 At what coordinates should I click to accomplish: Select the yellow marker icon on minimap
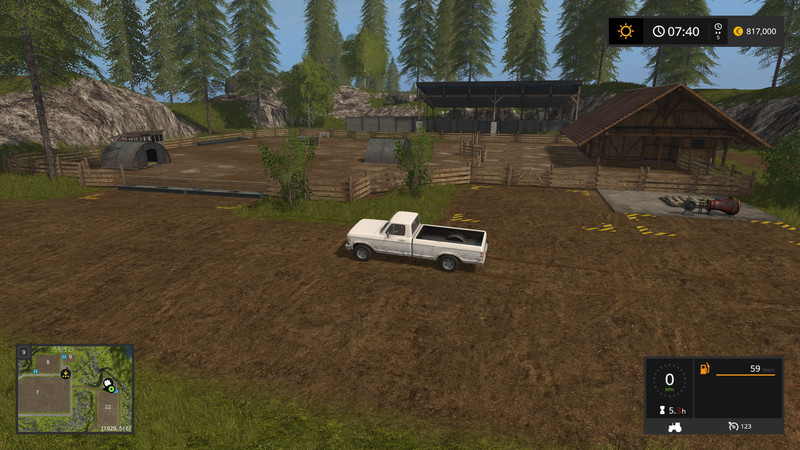click(66, 374)
